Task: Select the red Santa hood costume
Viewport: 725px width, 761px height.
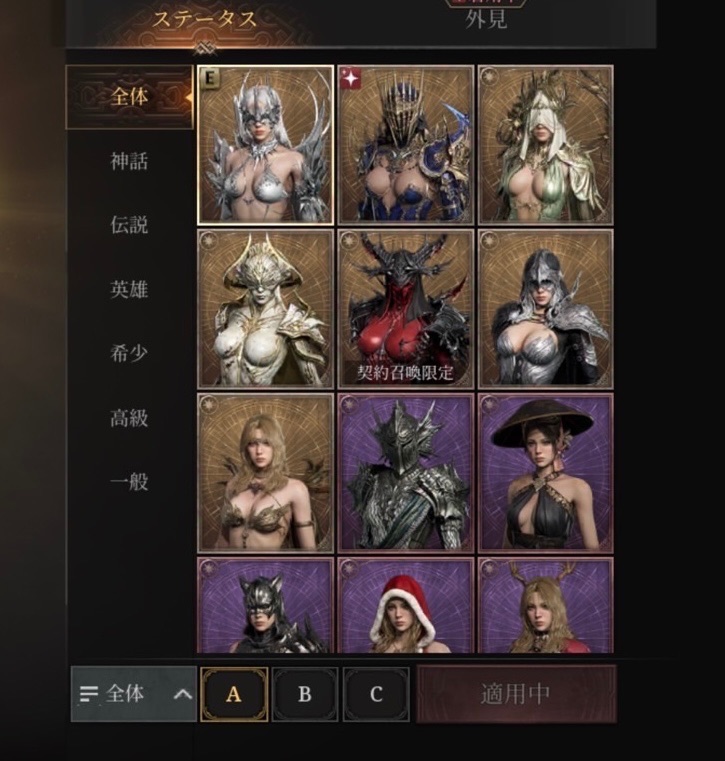Action: point(405,606)
